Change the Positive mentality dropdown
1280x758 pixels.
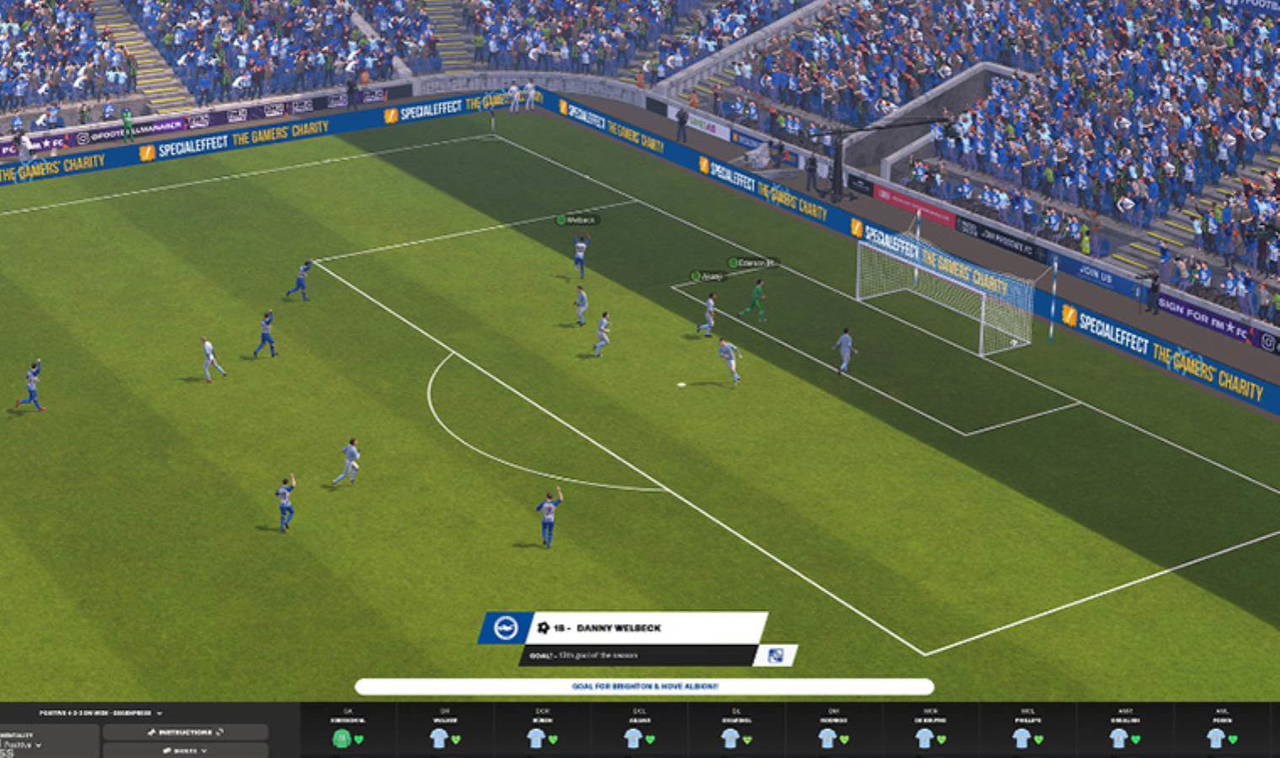22,744
